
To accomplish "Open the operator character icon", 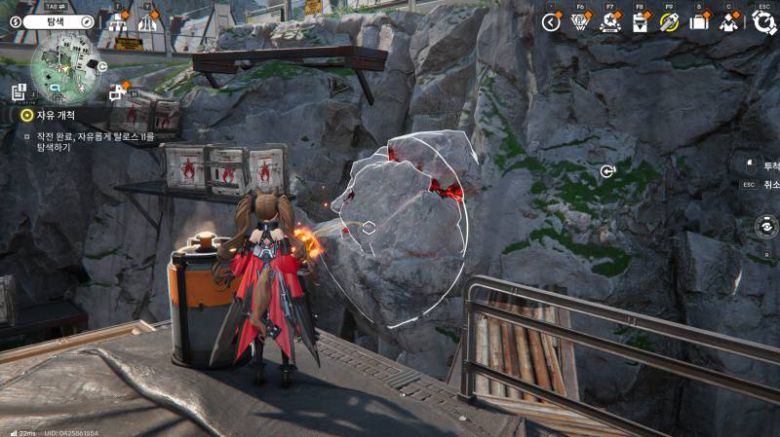I will [730, 22].
